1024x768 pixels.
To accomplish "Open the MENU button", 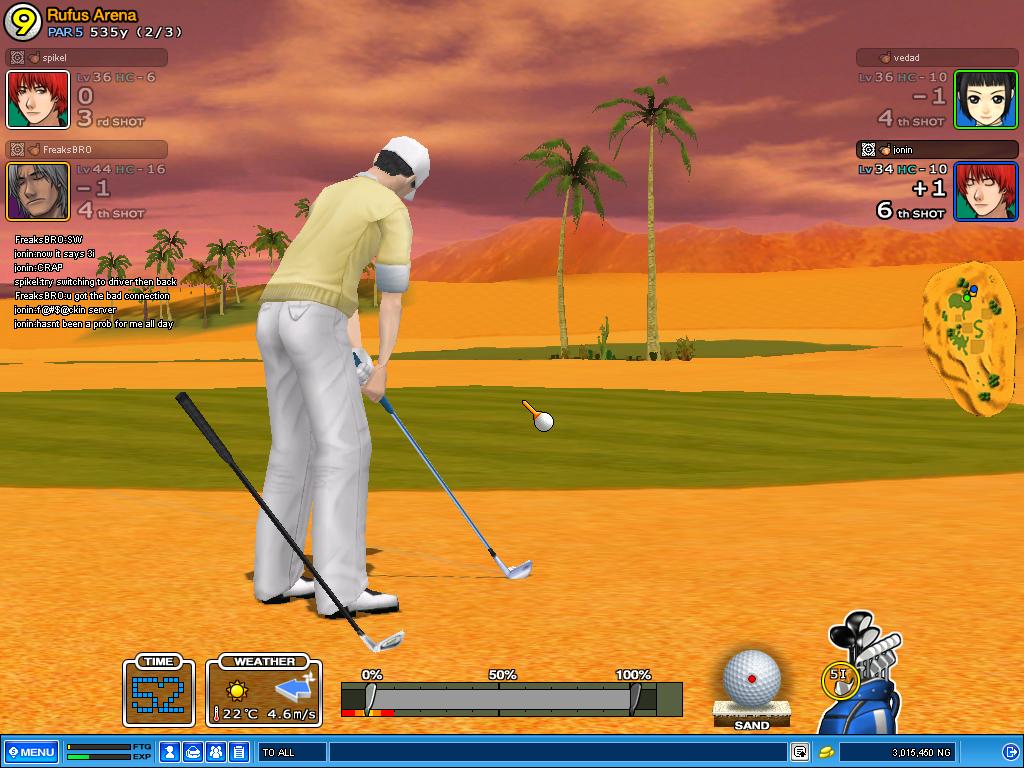I will [x=32, y=752].
